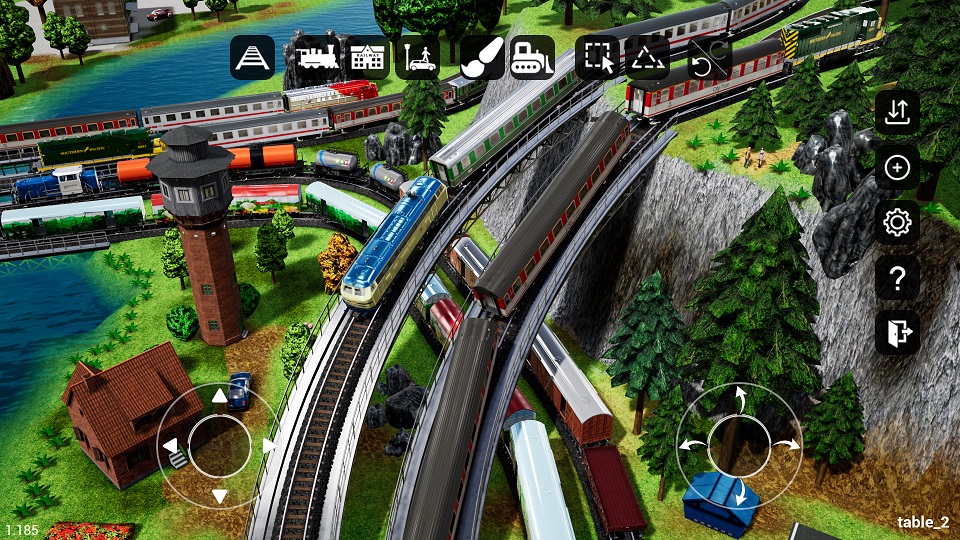
Task: Activate the rectangular selection cursor tool
Action: pos(599,58)
